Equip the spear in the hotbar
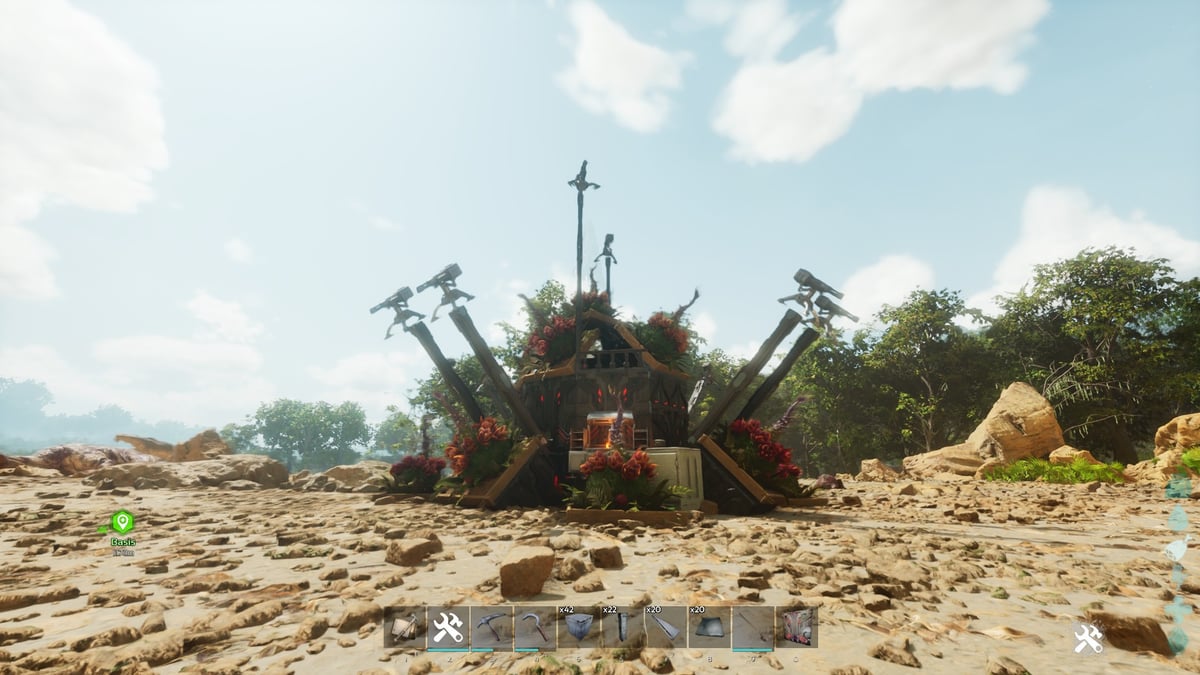 752,628
